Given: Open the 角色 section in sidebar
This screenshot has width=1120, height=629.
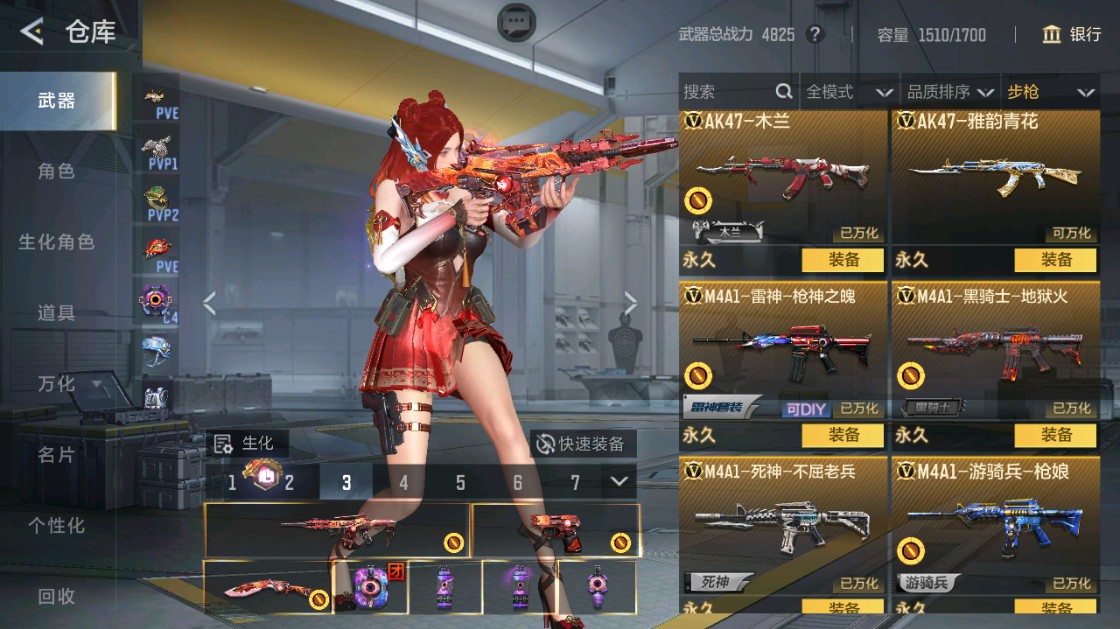Looking at the screenshot, I should click(57, 171).
